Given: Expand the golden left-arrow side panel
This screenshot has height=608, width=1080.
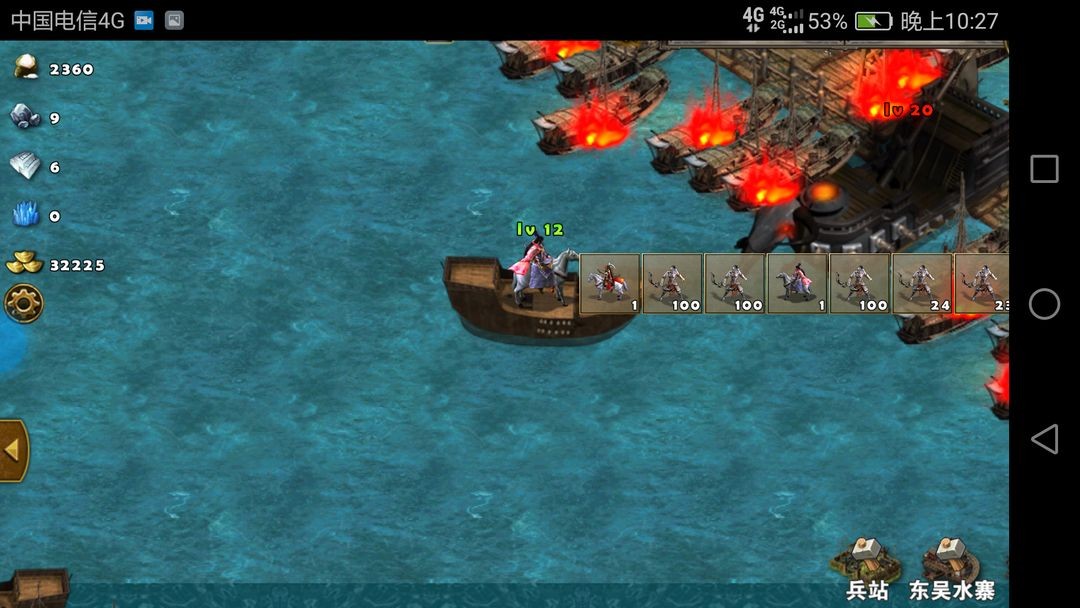Looking at the screenshot, I should coord(13,450).
